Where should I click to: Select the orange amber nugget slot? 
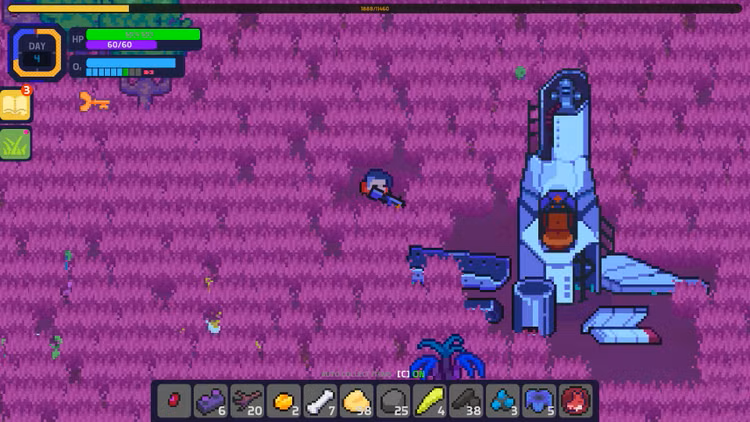[x=283, y=400]
